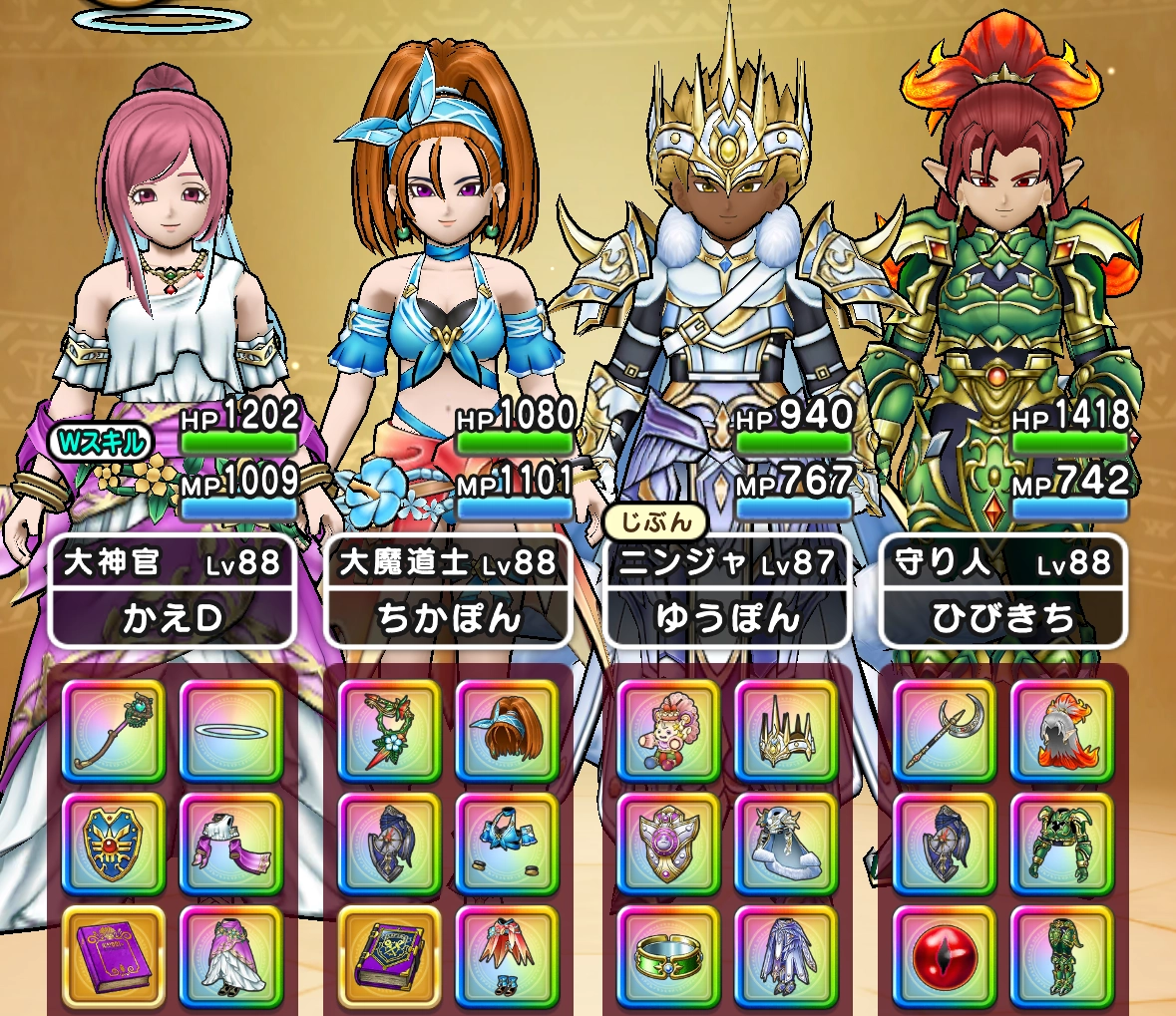1176x1016 pixels.
Task: Open the dark blue crested tome slot
Action: (x=390, y=955)
